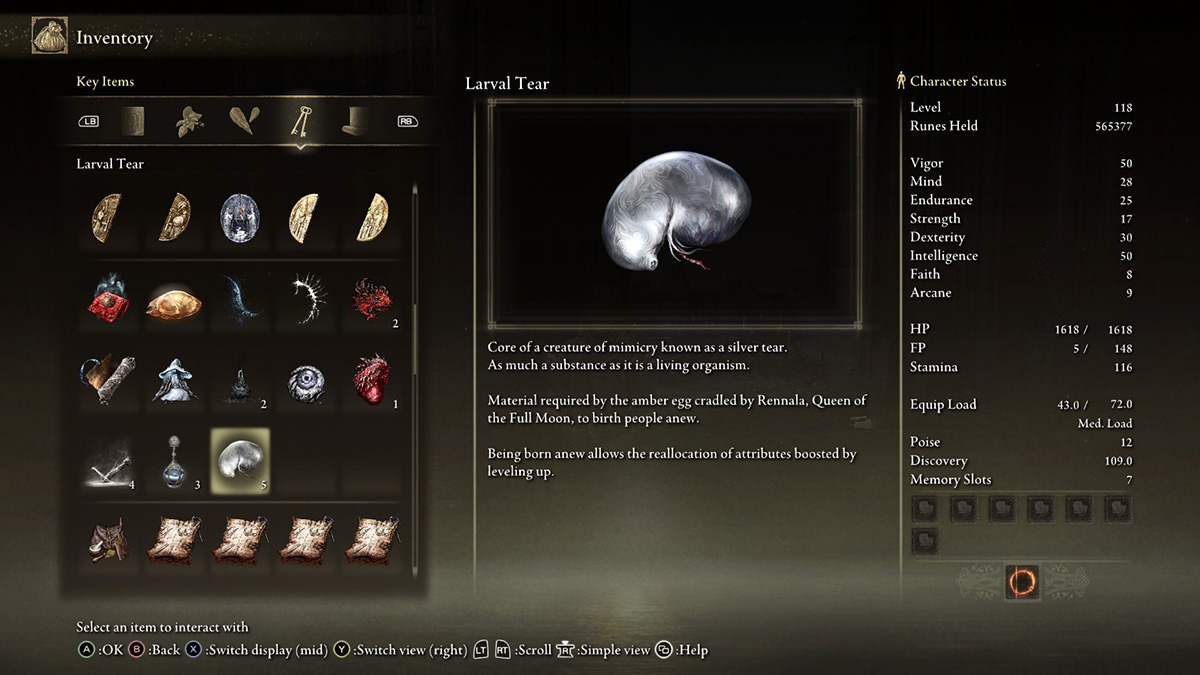Select the glowing Great Rune icon

pos(1022,581)
